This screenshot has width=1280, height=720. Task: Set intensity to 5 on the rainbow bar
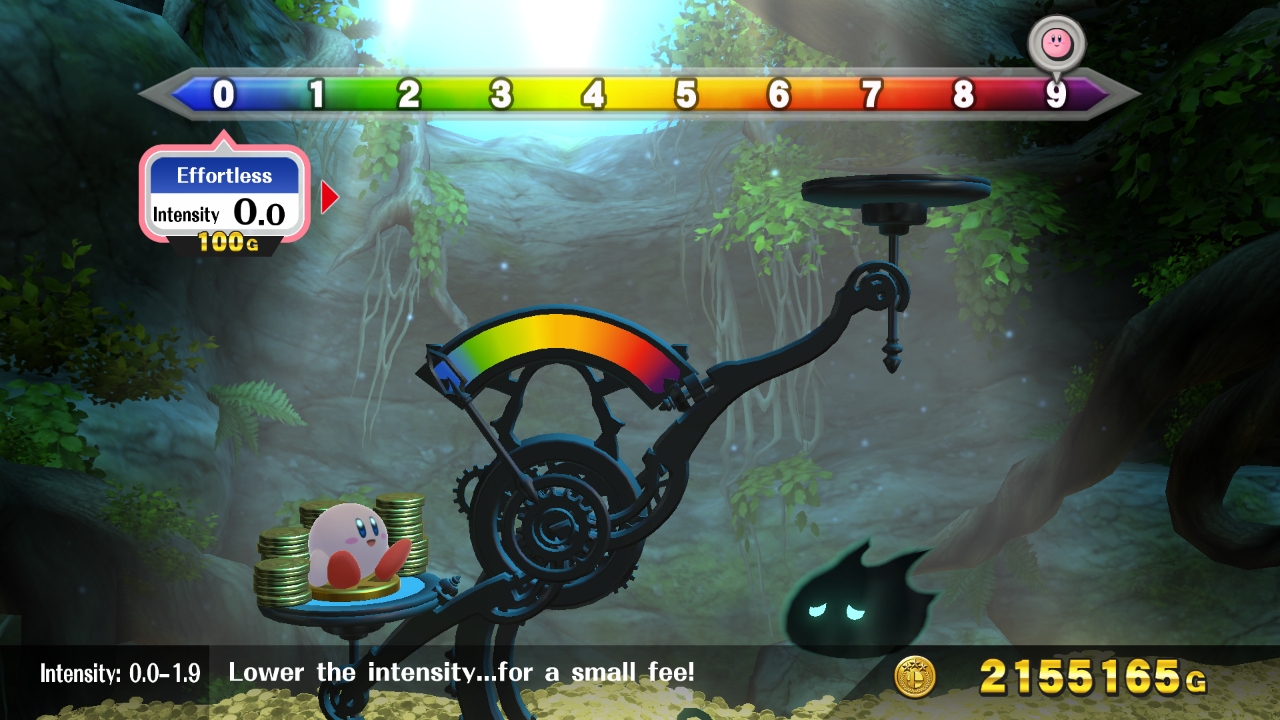click(686, 95)
